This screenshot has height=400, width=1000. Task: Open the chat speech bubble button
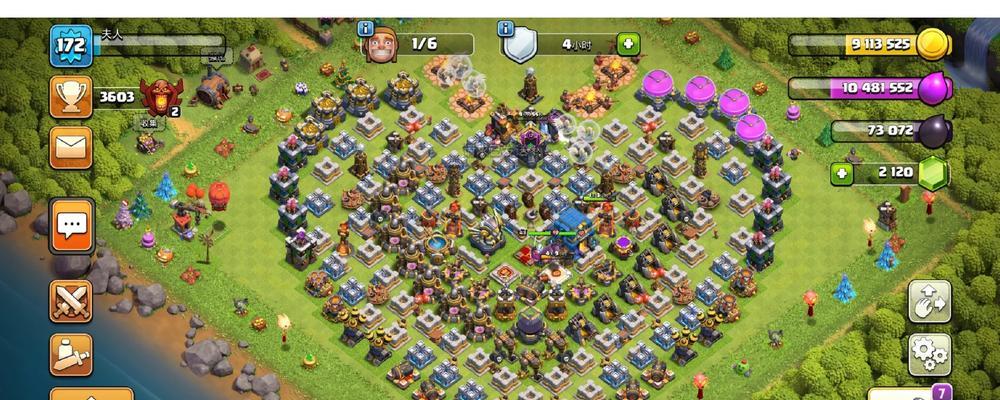71,226
